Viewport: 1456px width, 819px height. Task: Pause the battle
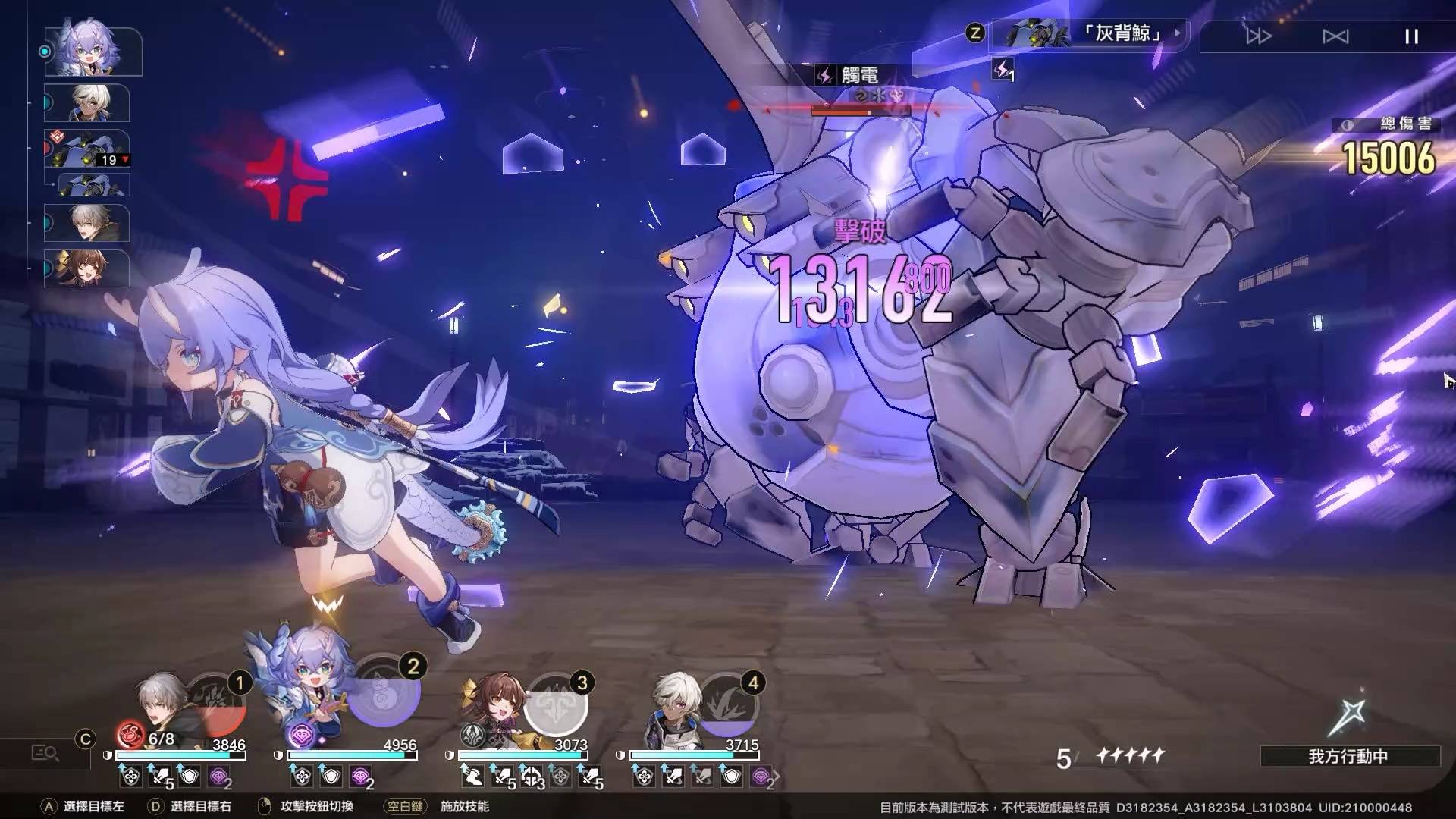[1411, 36]
